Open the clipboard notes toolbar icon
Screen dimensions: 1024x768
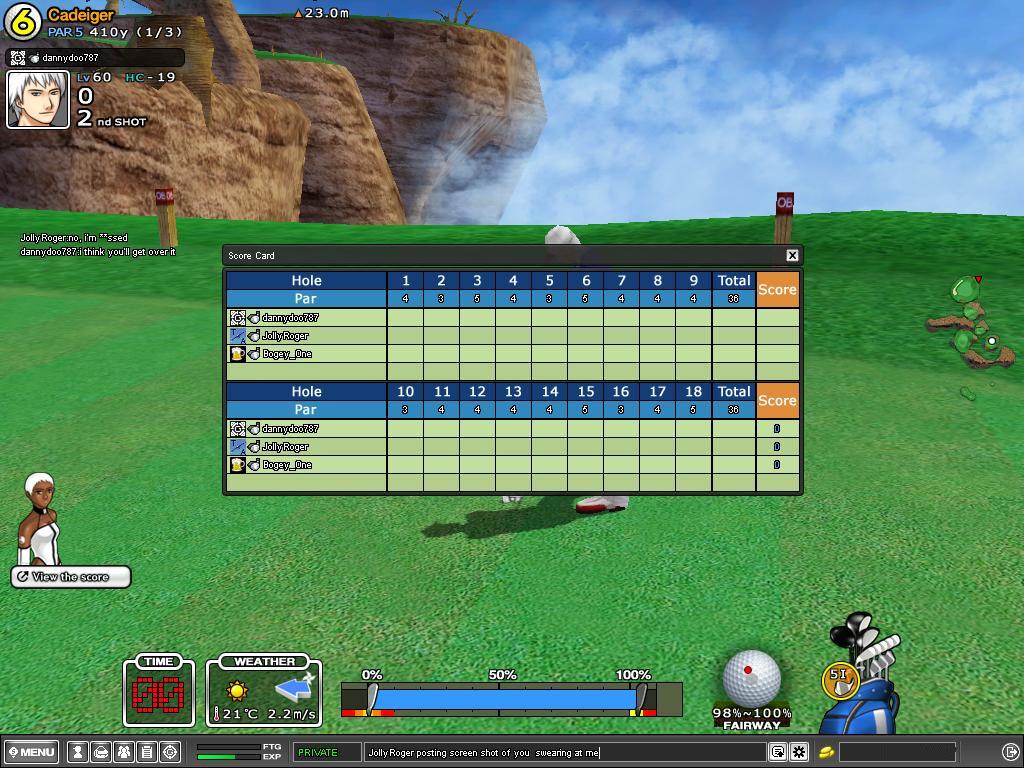[146, 752]
